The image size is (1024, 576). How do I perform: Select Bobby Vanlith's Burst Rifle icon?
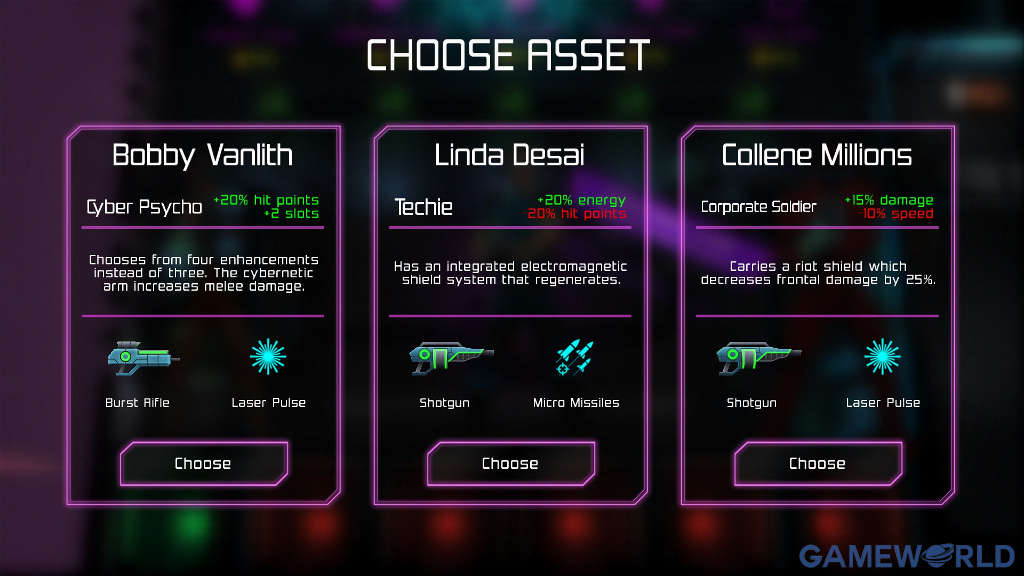[x=143, y=358]
